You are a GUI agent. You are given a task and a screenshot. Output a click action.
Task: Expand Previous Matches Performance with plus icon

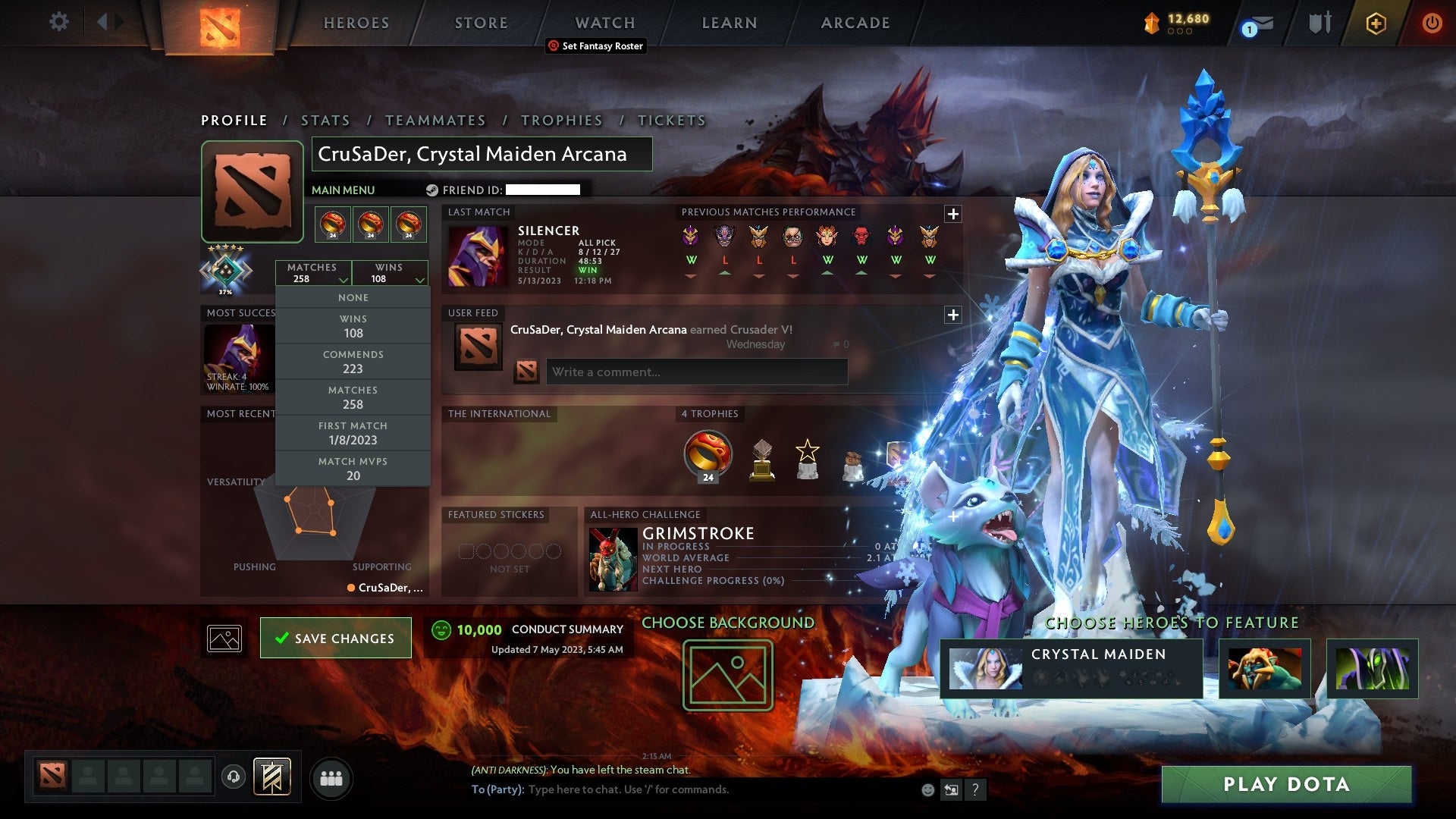[952, 213]
